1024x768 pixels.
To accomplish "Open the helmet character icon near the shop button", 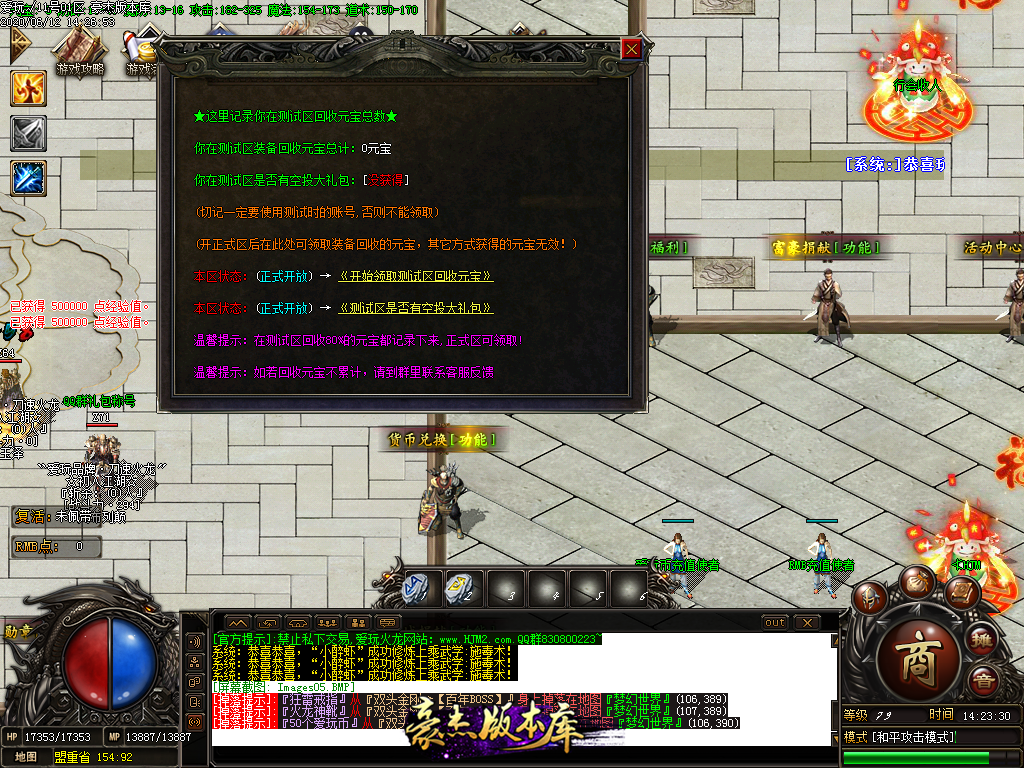I will (x=869, y=600).
